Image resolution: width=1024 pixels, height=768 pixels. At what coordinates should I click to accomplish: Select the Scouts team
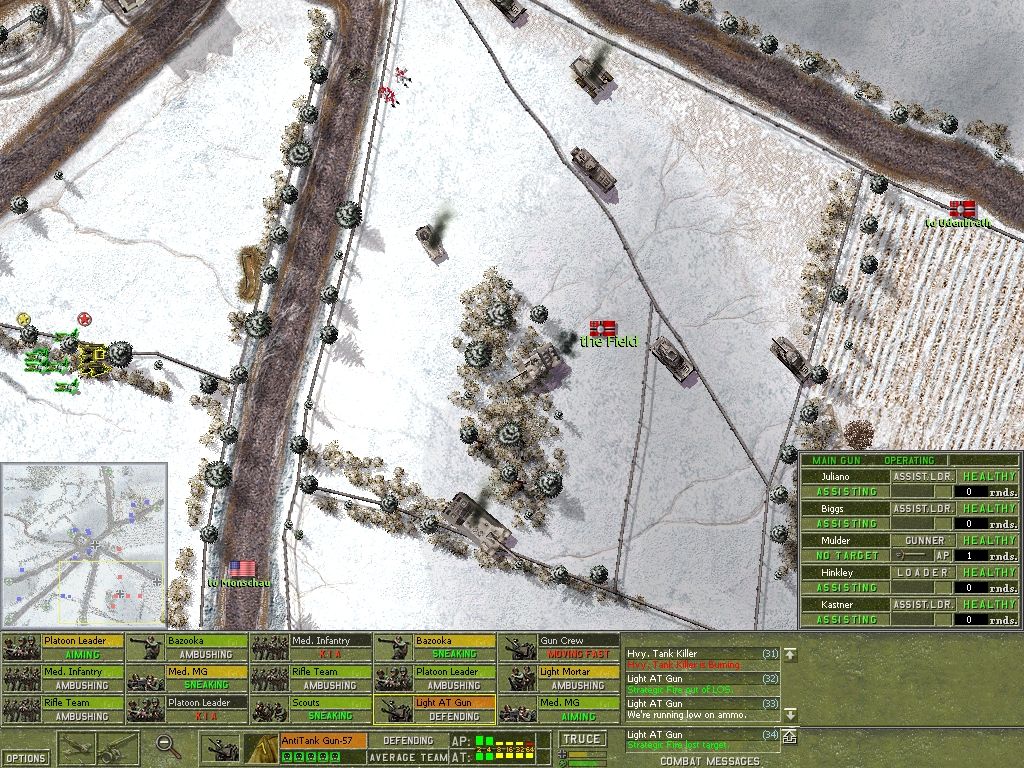(310, 710)
